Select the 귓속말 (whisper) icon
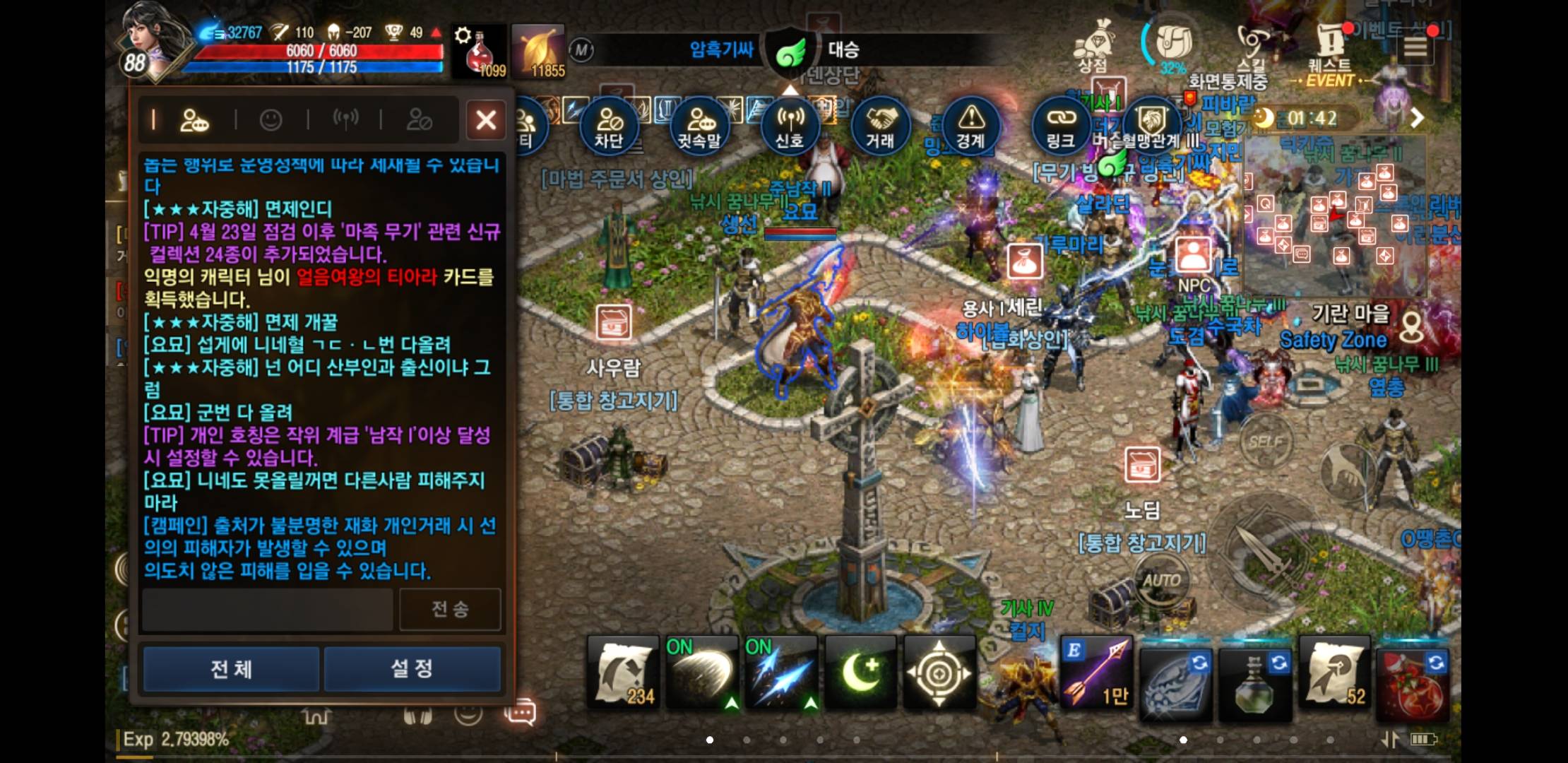The image size is (1568, 763). [x=699, y=126]
